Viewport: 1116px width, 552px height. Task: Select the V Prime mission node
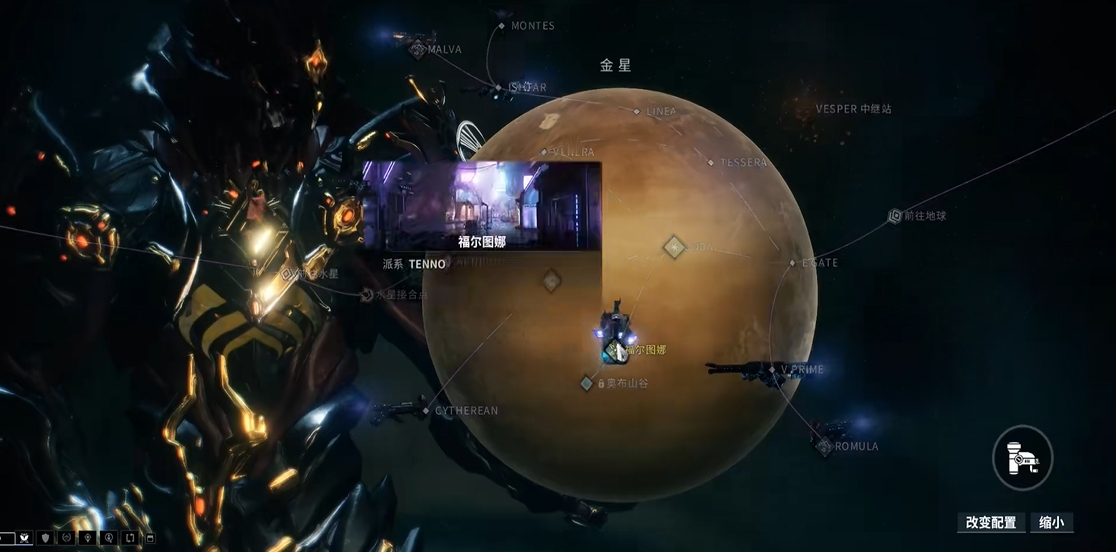[x=772, y=370]
